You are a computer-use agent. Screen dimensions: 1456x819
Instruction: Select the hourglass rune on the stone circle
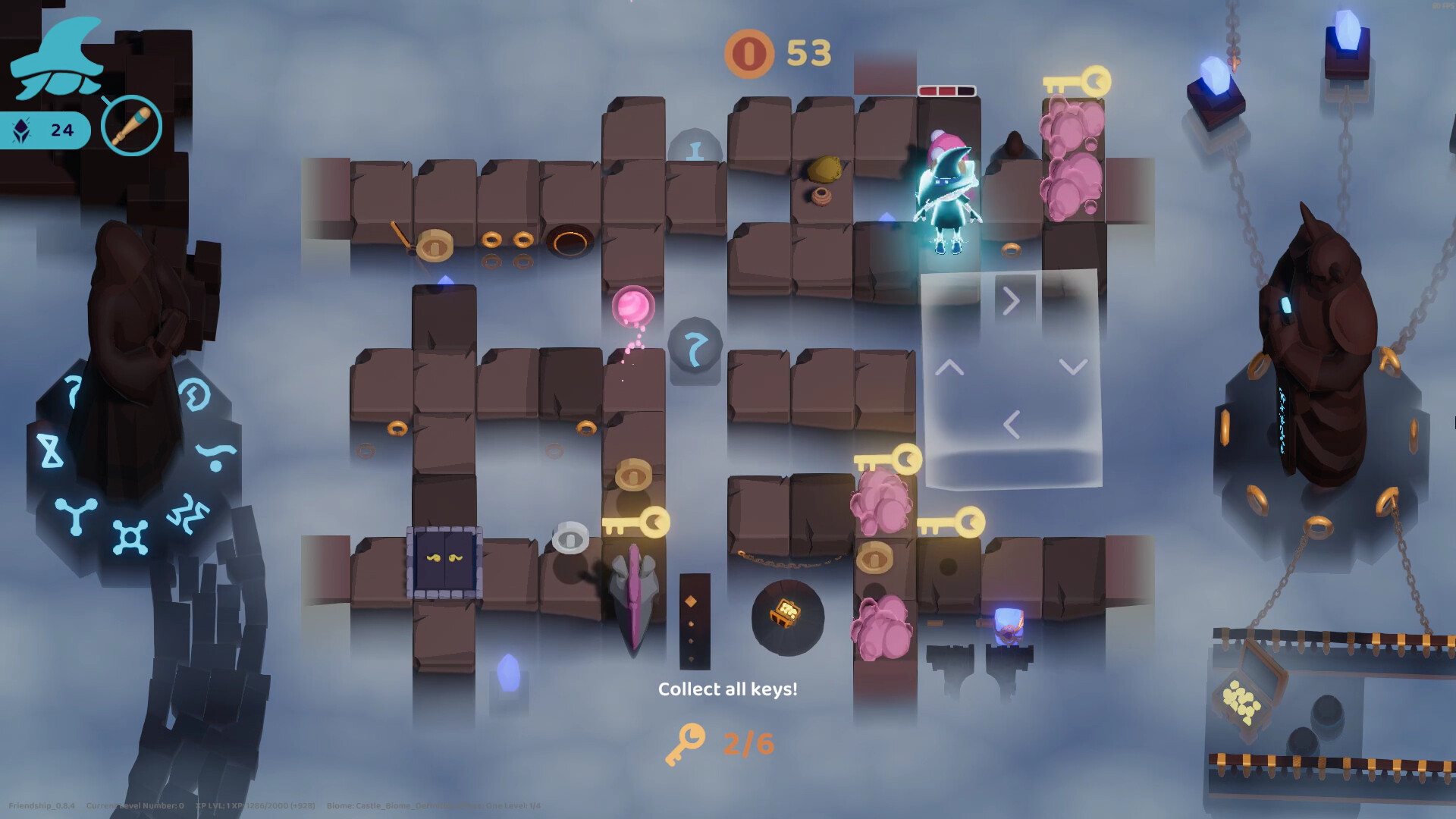[x=52, y=450]
